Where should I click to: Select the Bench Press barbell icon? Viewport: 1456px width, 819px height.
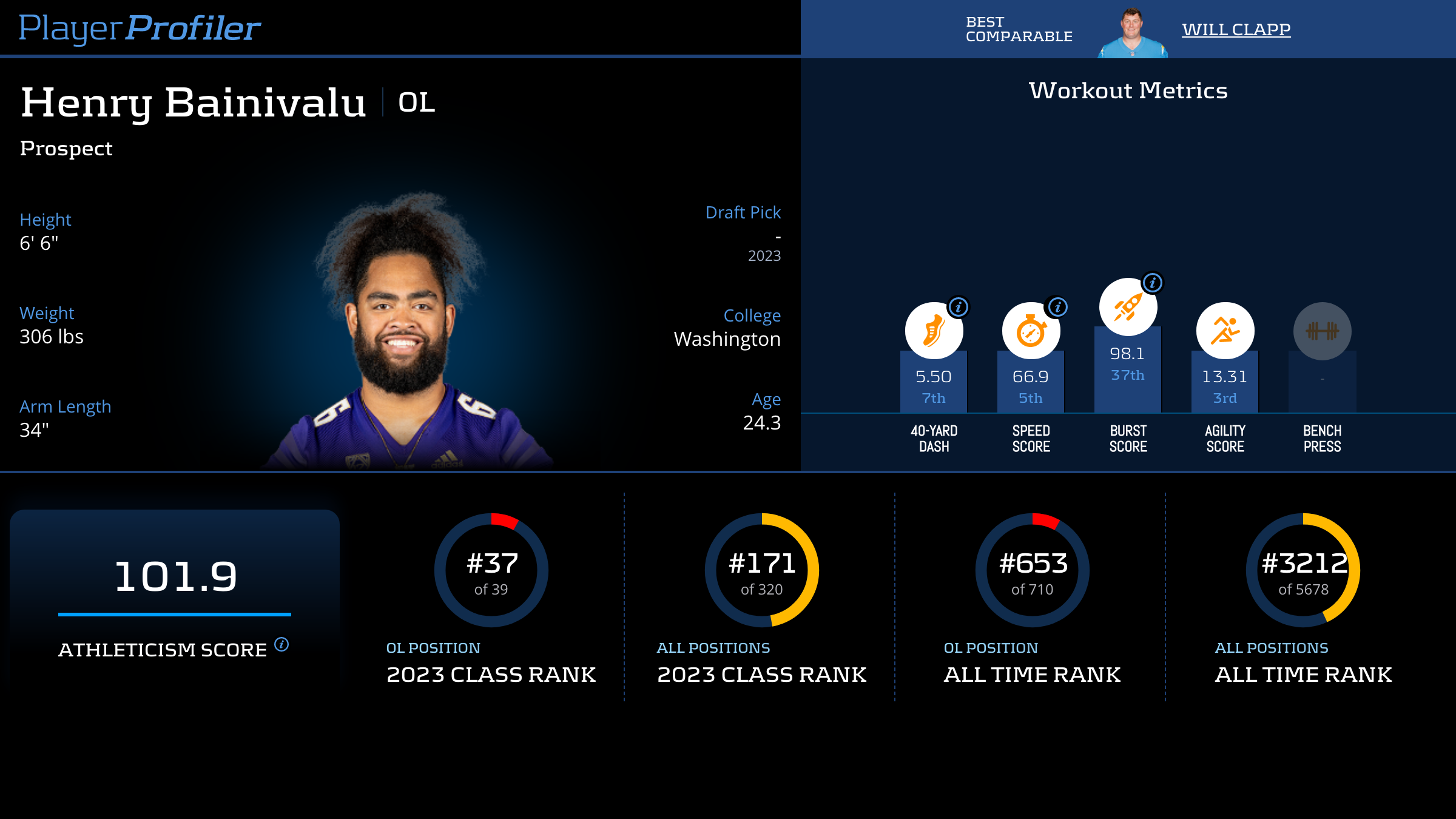1322,331
